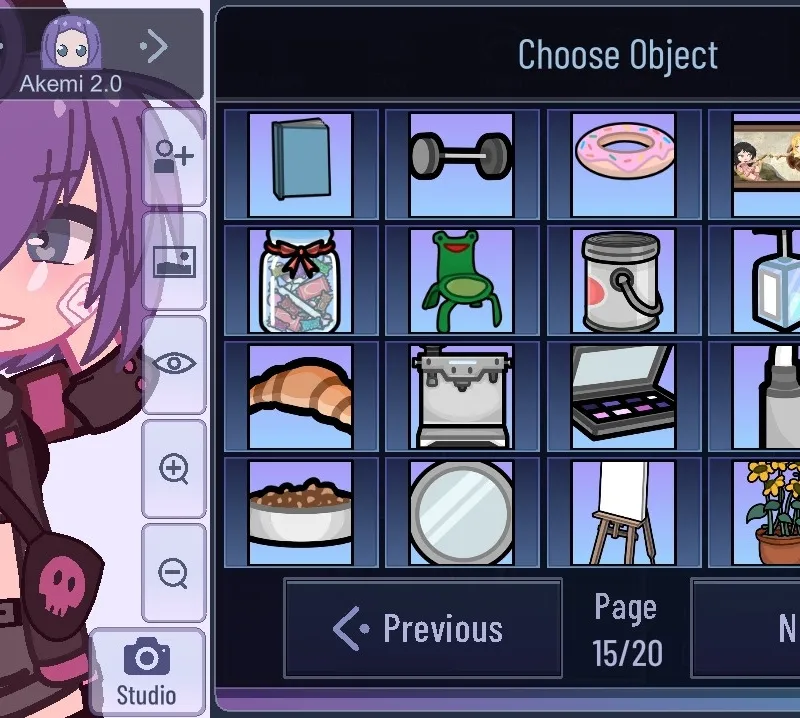800x718 pixels.
Task: Select the easel with blank canvas
Action: (623, 512)
